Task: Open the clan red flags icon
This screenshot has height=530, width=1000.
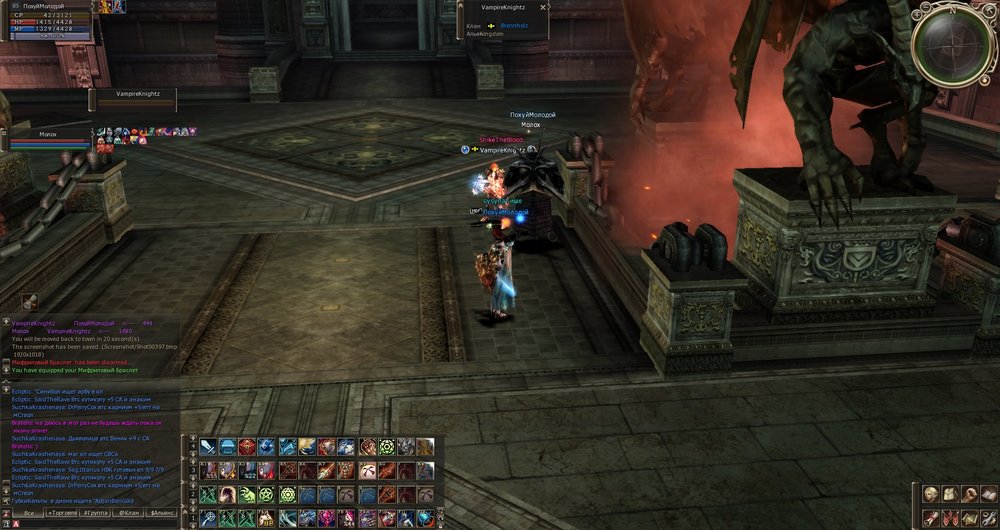Action: 950,517
